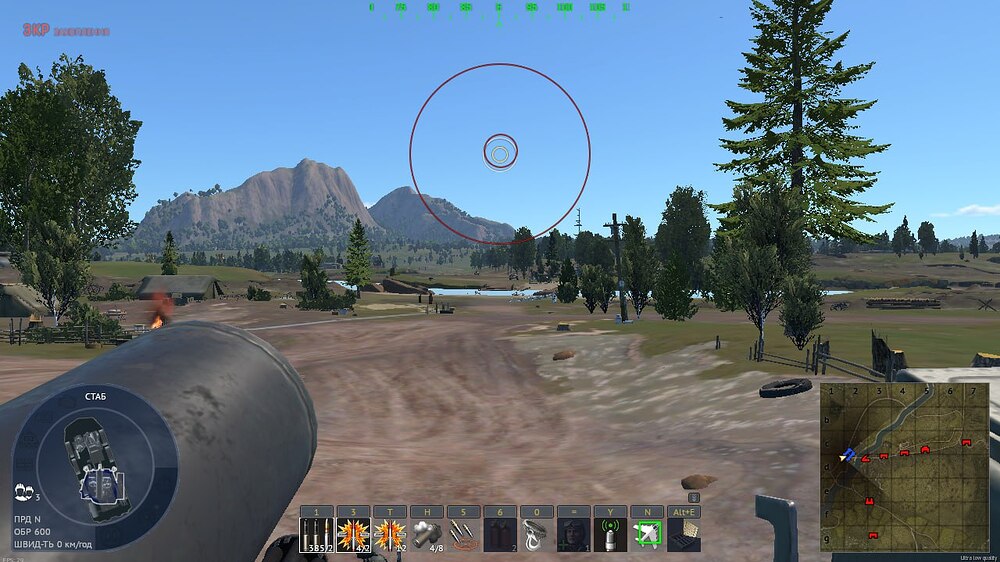Open the ammo crate slot labeled Alt+E
1000x562 pixels.
click(684, 535)
